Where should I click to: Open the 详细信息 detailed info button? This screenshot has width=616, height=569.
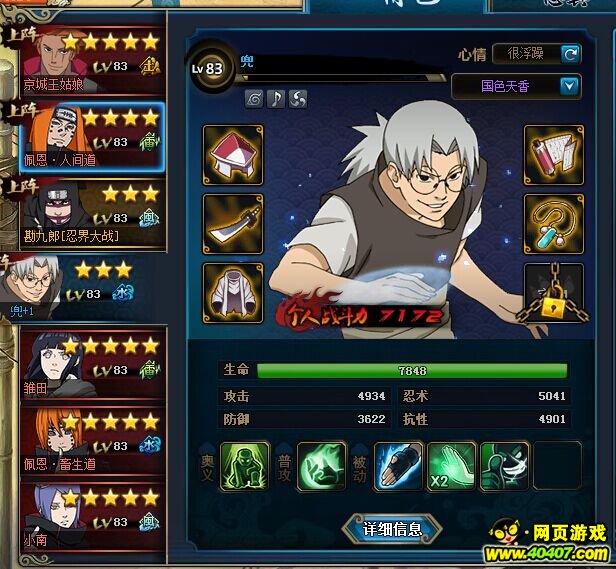[x=392, y=528]
